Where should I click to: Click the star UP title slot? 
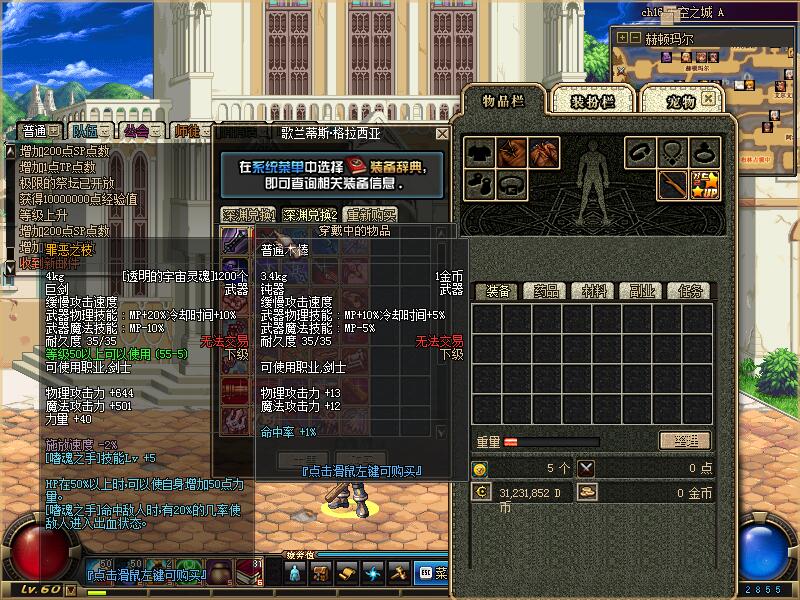point(704,184)
